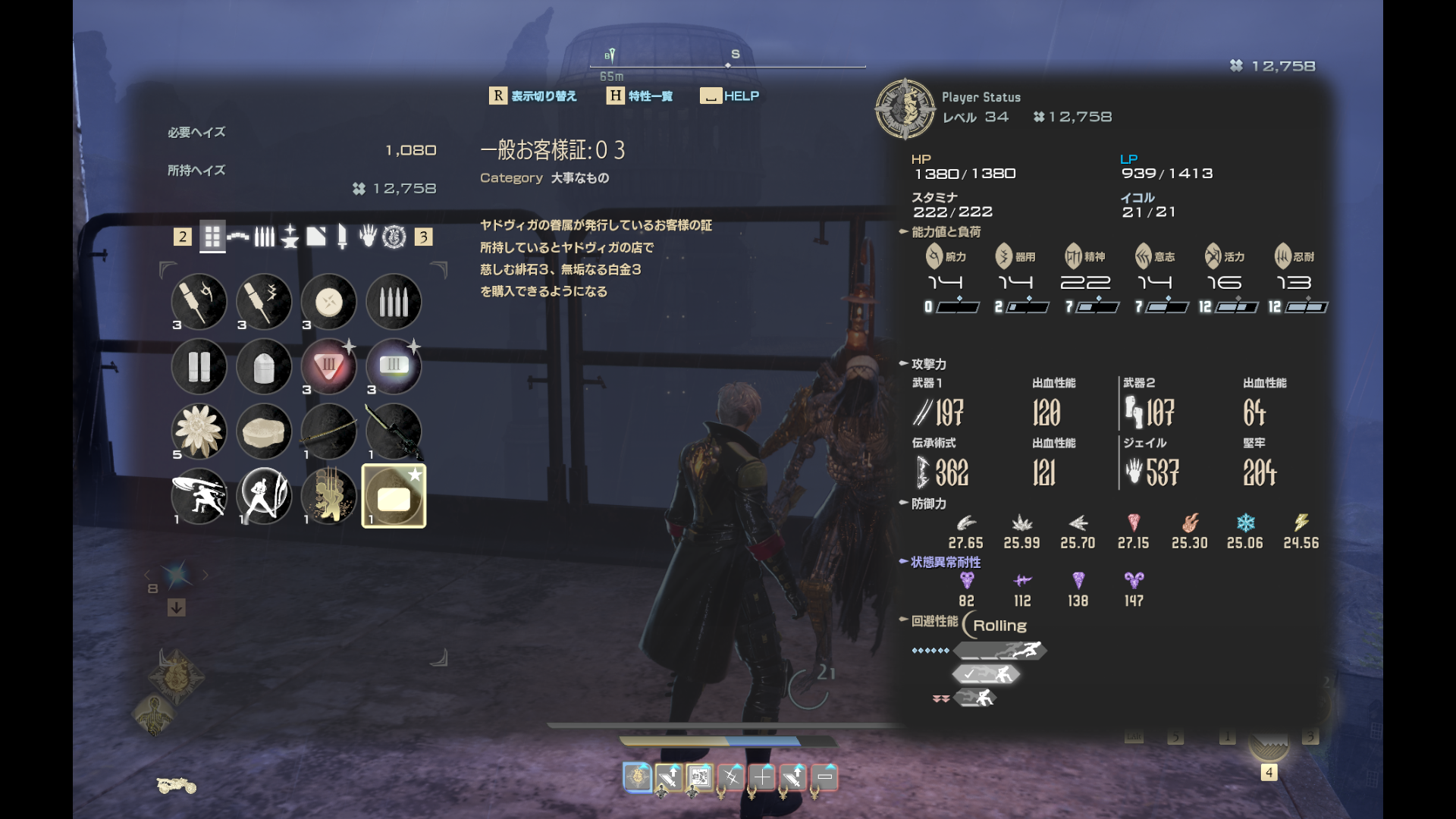The height and width of the screenshot is (819, 1456).
Task: Switch to the round emblem category tab
Action: tap(394, 237)
